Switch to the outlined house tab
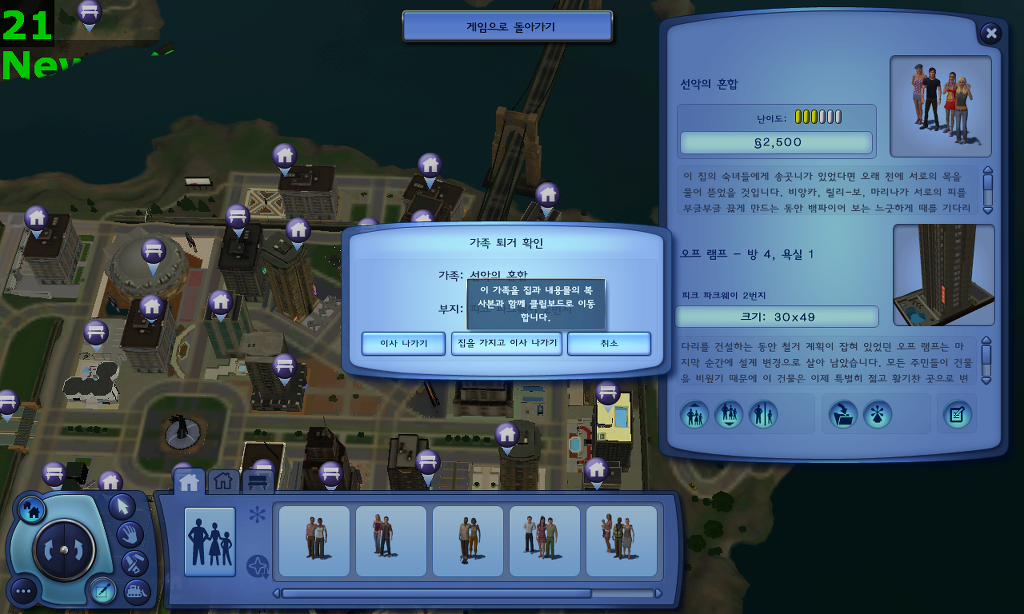1024x614 pixels. [223, 482]
